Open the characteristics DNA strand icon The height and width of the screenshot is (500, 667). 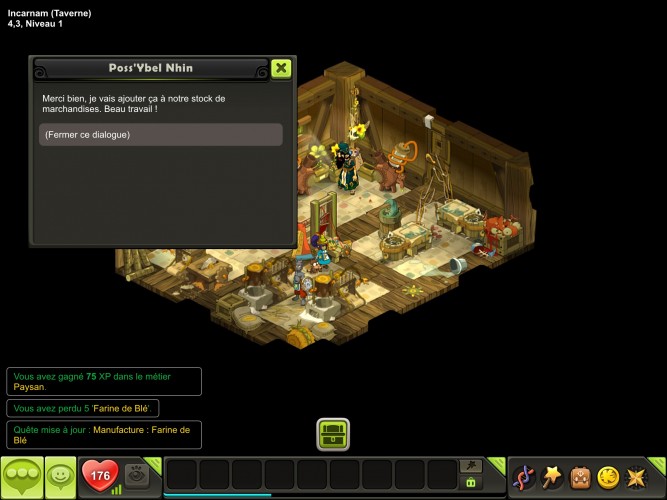[x=523, y=477]
